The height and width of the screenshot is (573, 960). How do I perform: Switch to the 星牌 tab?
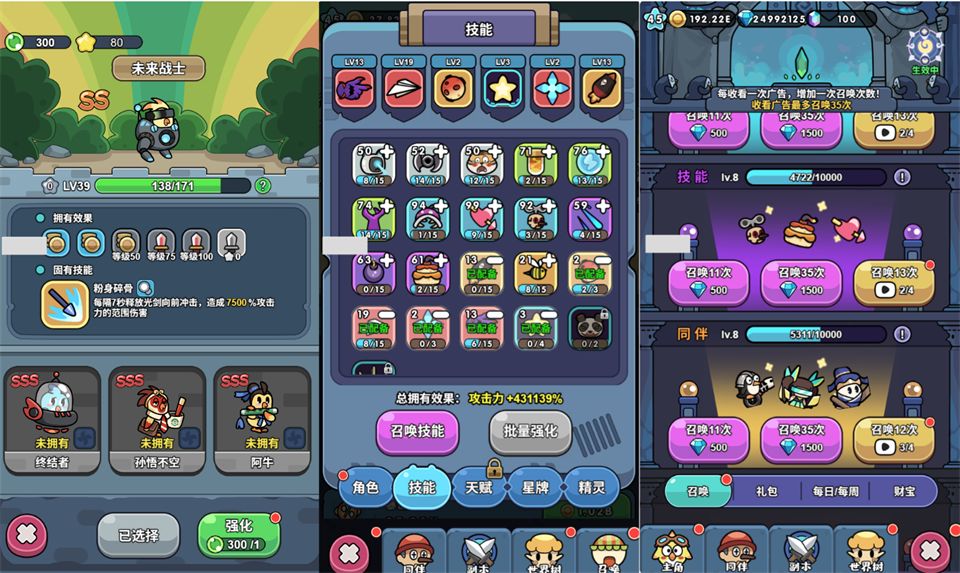535,488
